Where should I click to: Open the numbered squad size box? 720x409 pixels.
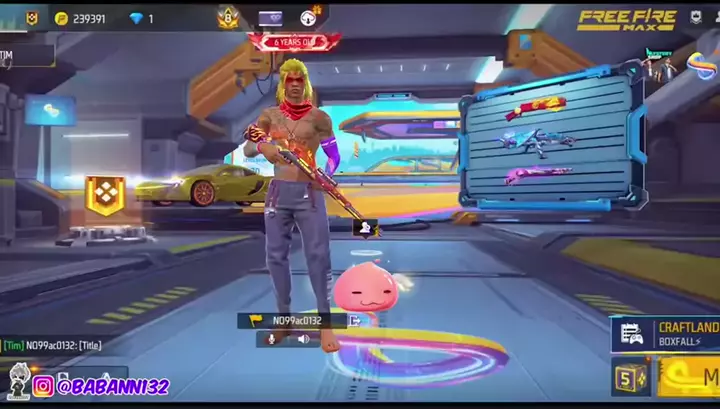(x=630, y=378)
